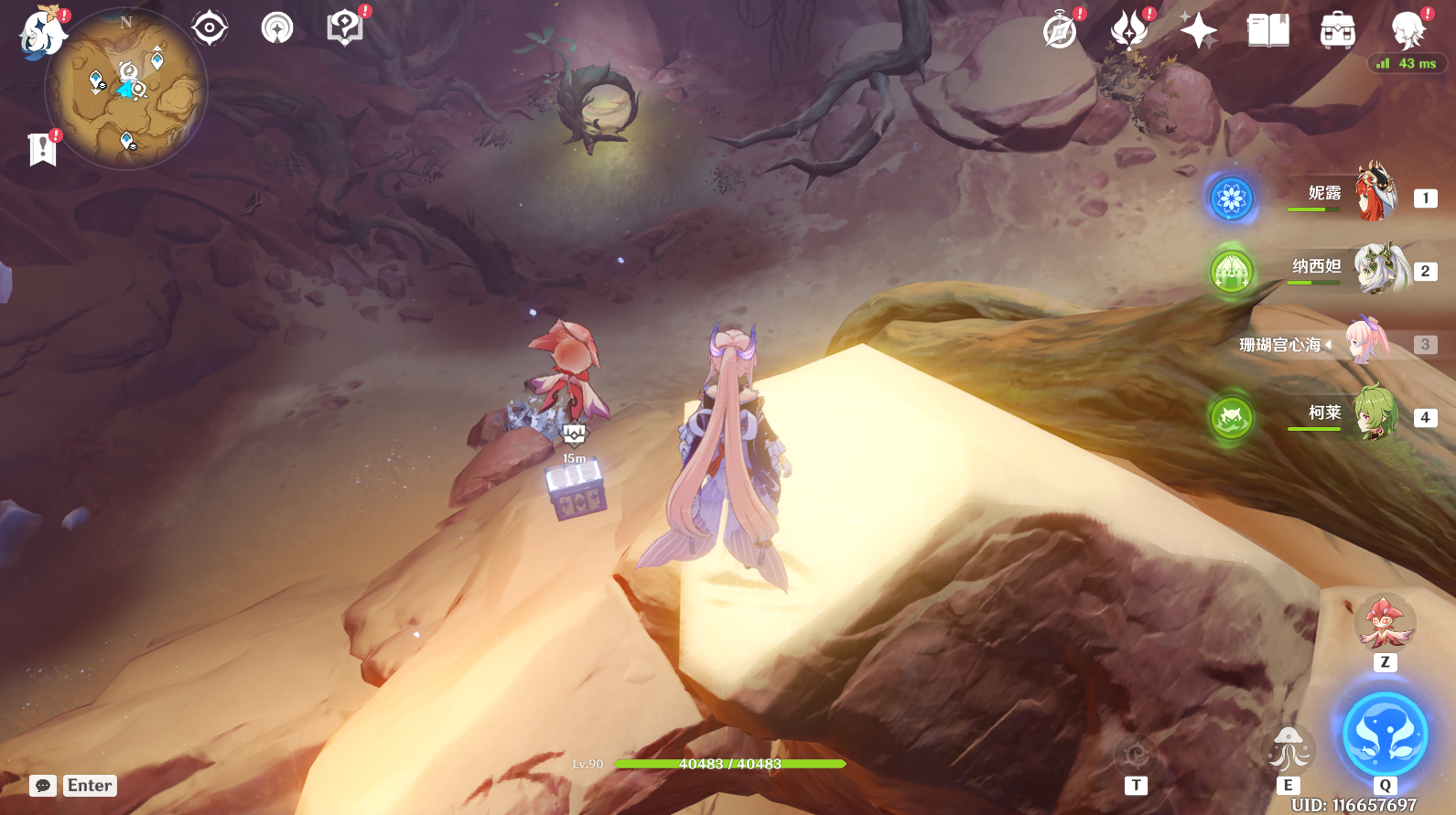Use the gadget bound to Z

[x=1385, y=622]
